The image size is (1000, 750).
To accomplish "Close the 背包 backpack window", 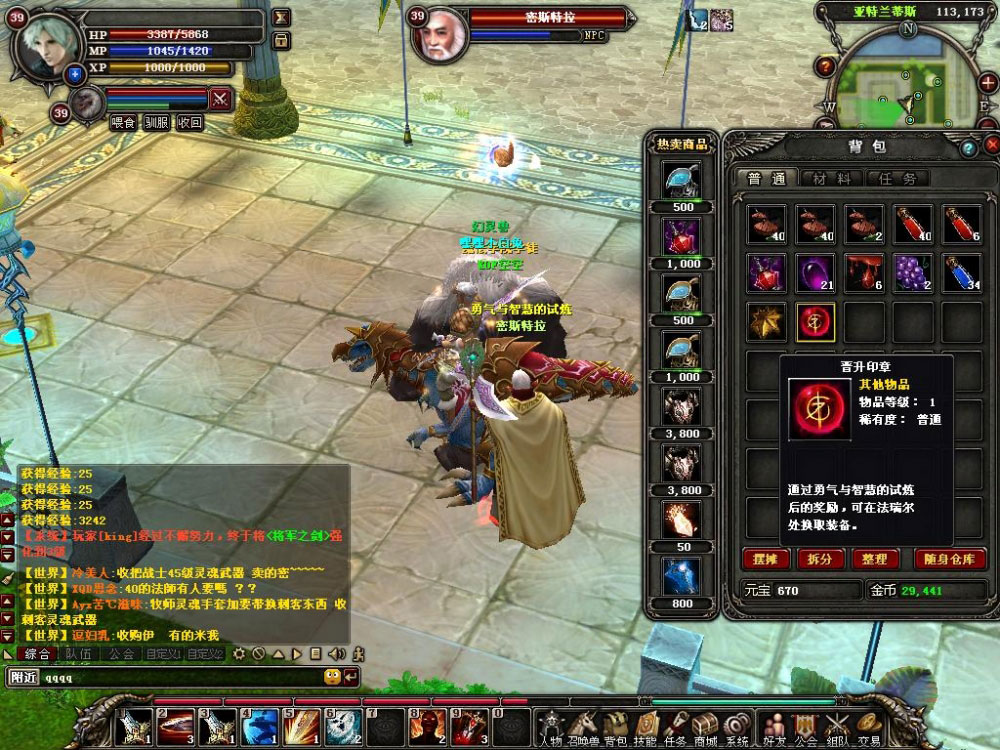I will tap(991, 146).
